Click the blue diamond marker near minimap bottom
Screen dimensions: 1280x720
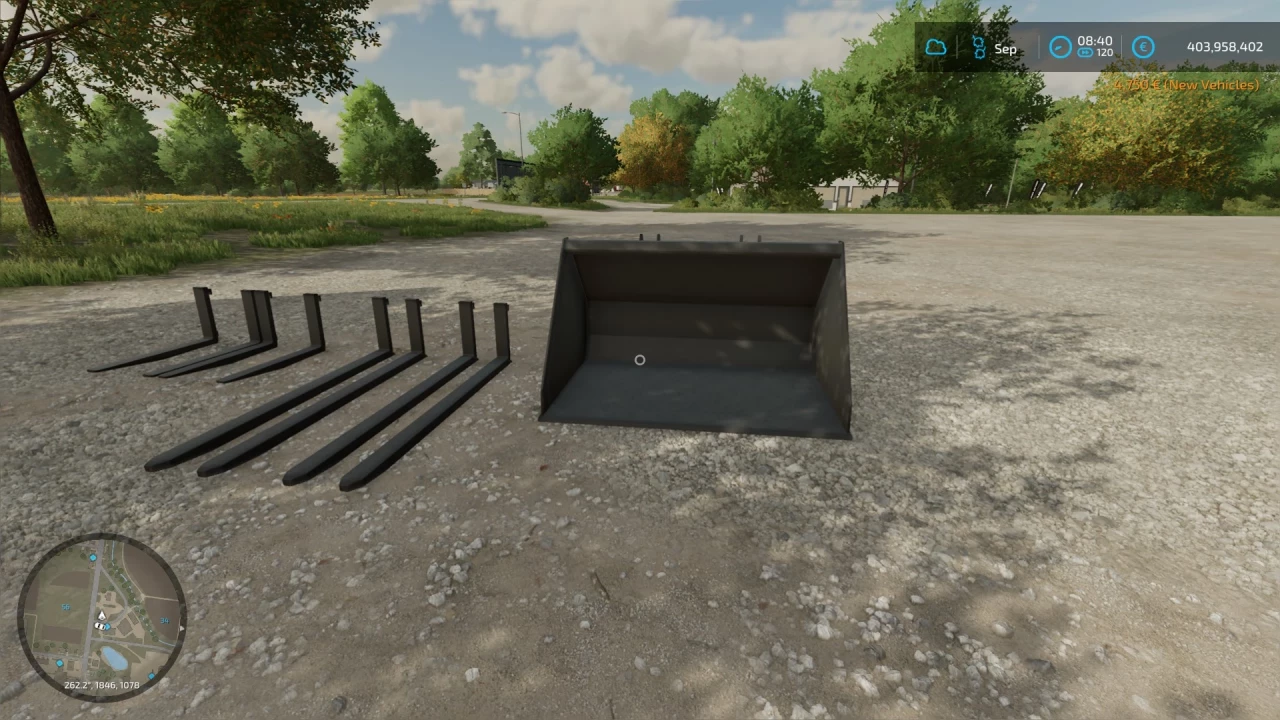pyautogui.click(x=59, y=663)
